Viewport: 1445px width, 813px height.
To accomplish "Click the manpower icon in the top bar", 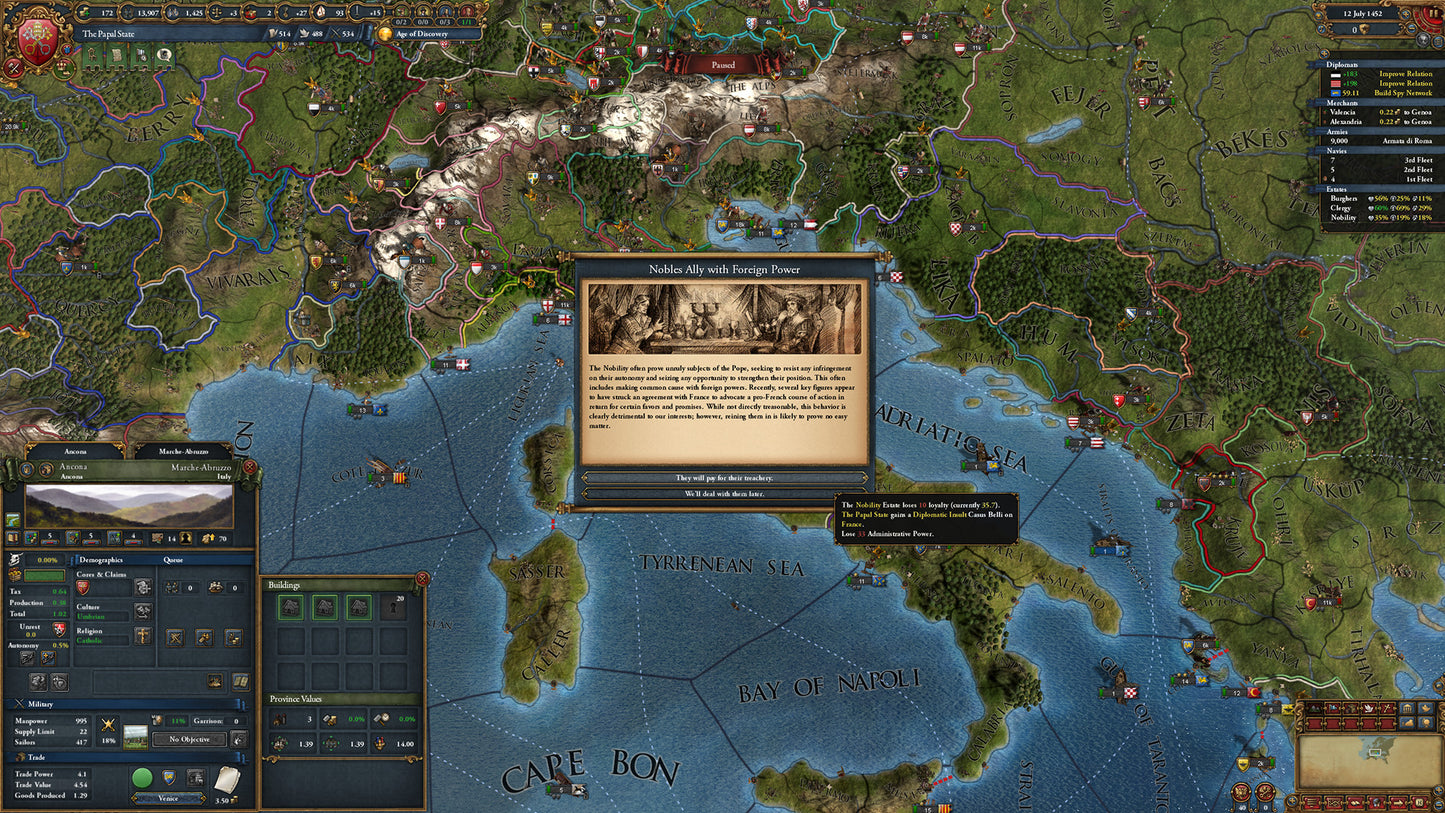I will click(126, 12).
